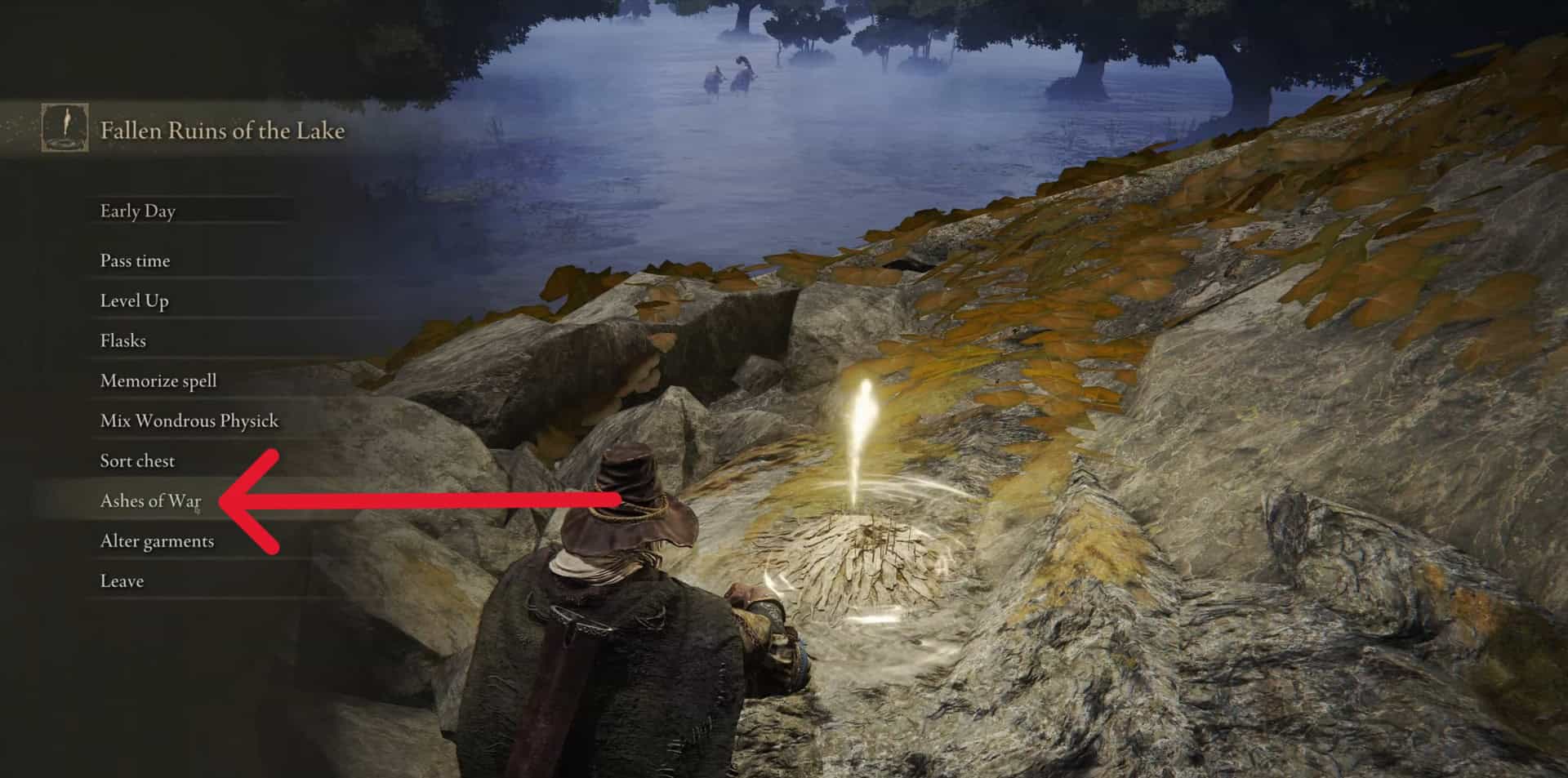Open the Sort chest option

coord(137,460)
